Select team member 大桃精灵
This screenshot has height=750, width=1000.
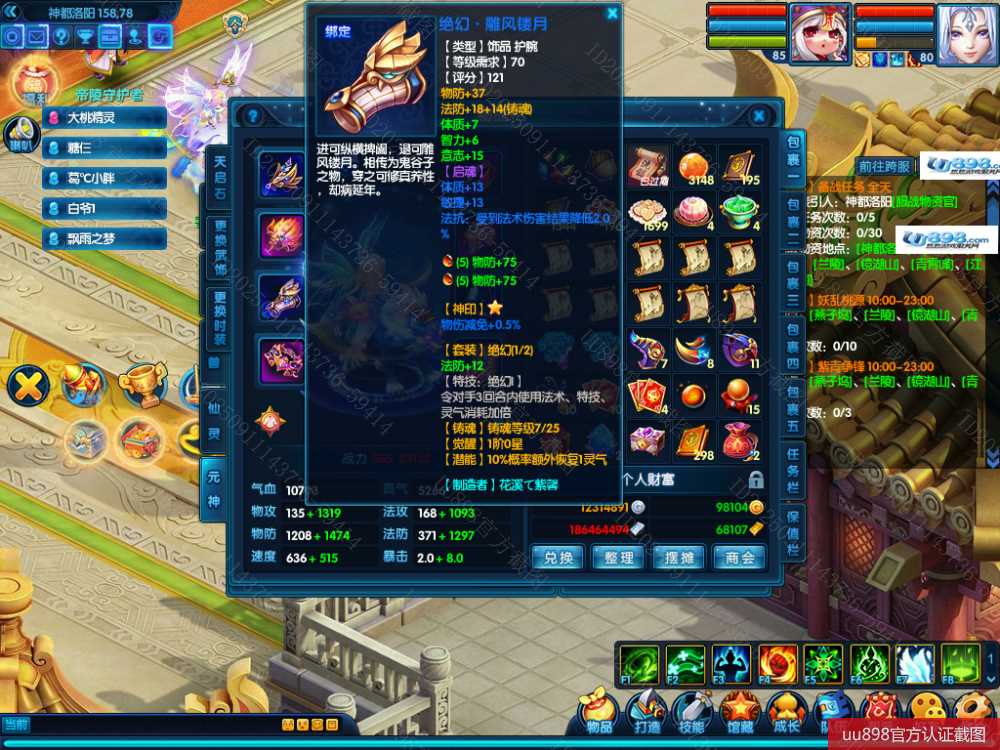click(x=104, y=118)
